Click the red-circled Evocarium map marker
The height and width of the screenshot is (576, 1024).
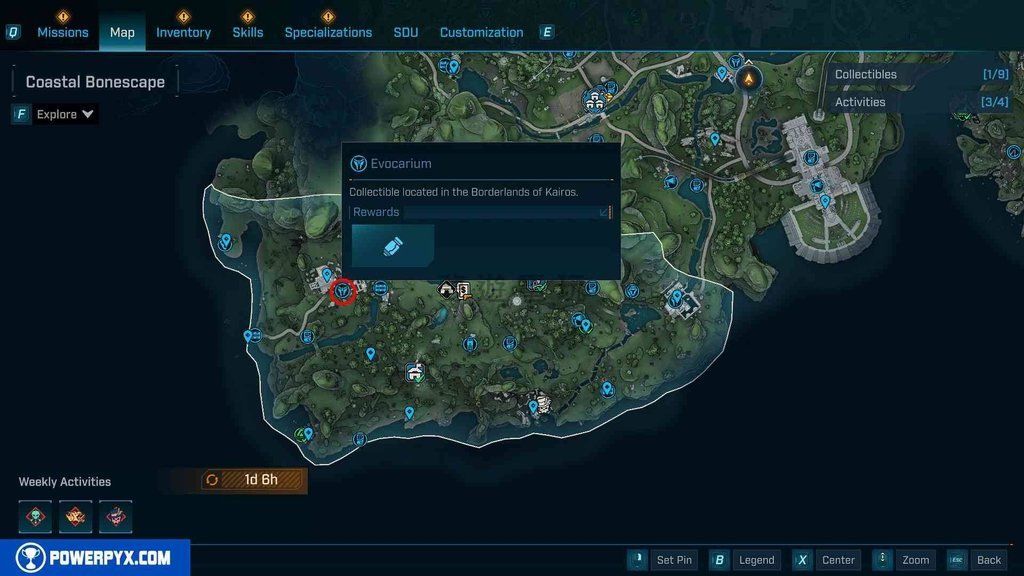click(x=343, y=291)
